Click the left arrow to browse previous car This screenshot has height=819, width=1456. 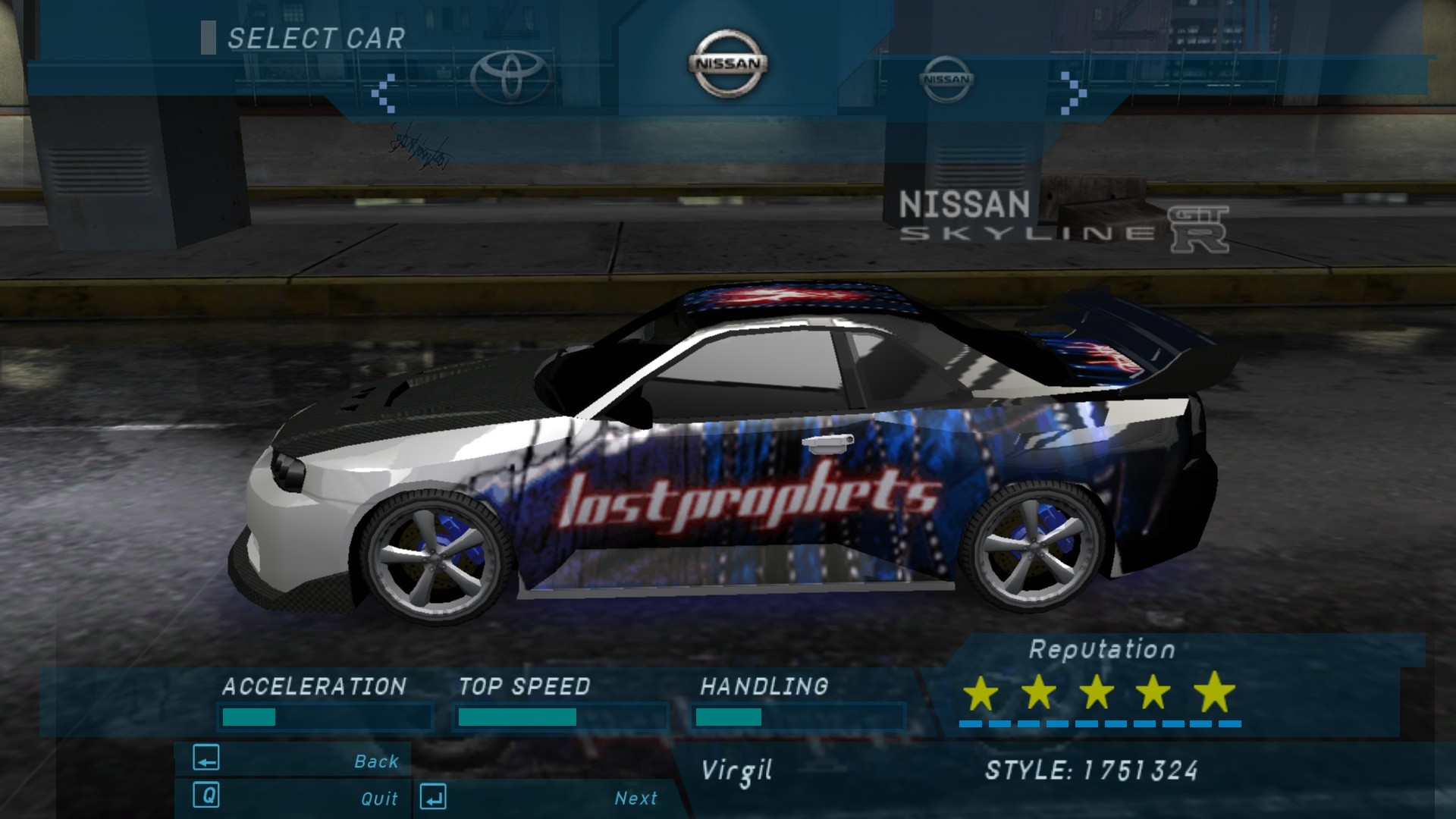pyautogui.click(x=384, y=93)
